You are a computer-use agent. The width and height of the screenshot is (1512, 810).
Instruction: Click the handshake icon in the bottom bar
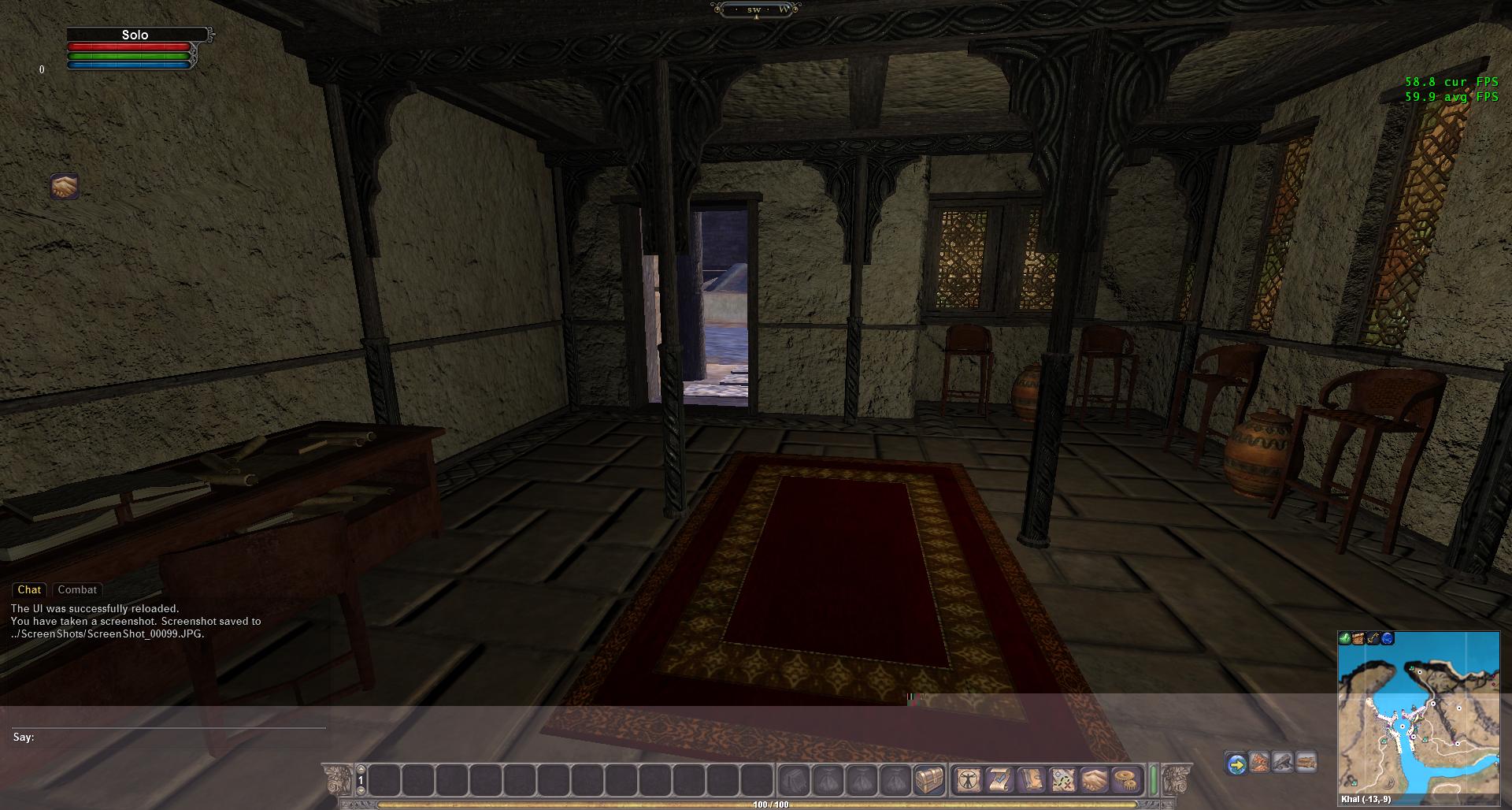[1095, 780]
